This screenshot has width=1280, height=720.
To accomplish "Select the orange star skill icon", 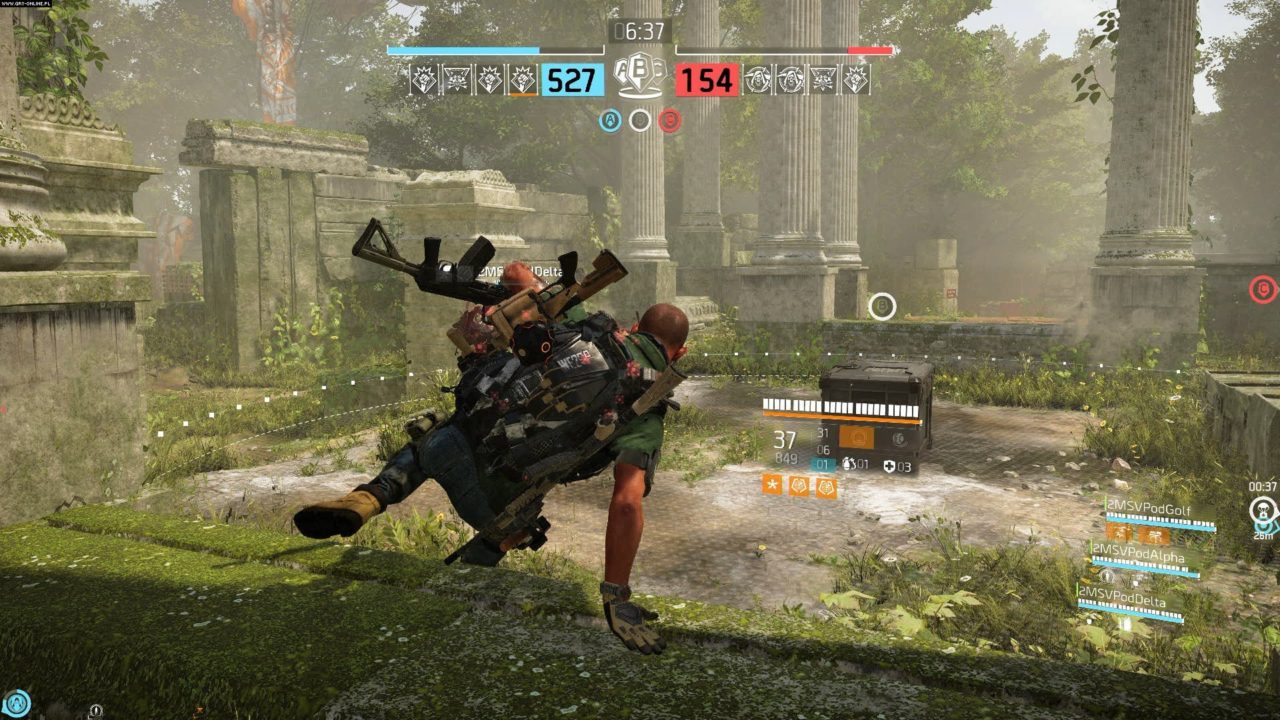I will [771, 486].
